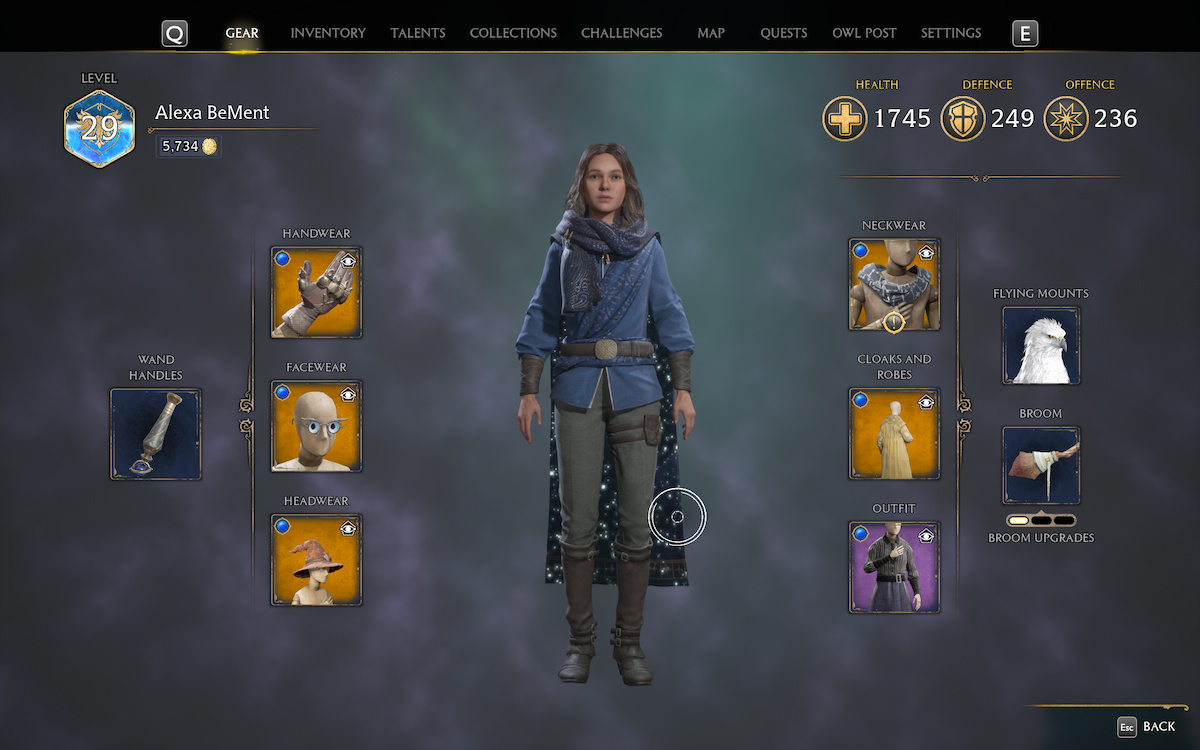This screenshot has height=750, width=1200.
Task: Show the Challenges tab
Action: (621, 33)
